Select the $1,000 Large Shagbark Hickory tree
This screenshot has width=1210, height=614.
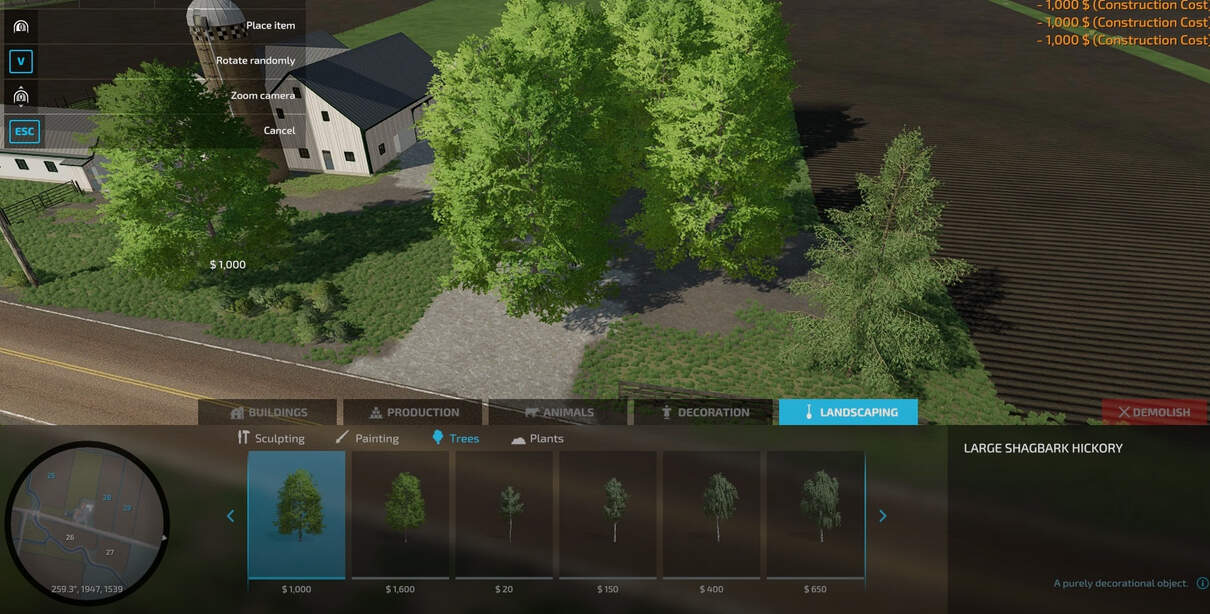pos(297,514)
